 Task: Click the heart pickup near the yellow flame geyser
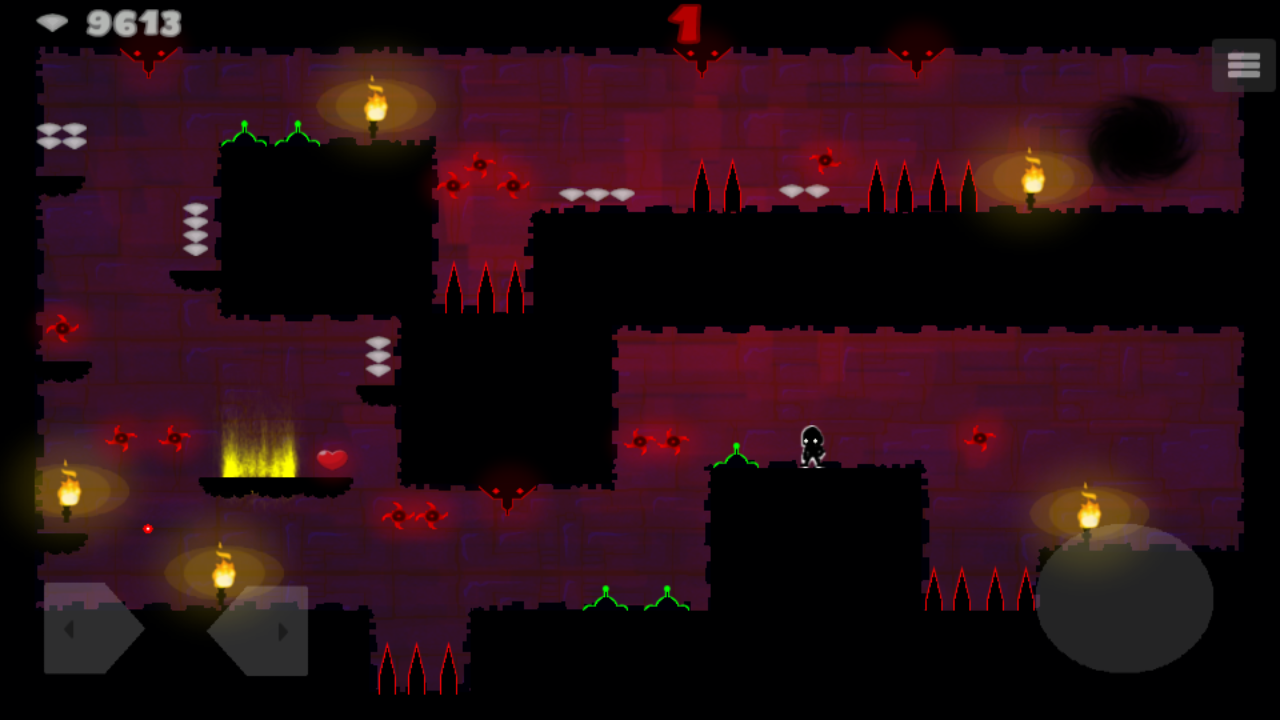[330, 459]
